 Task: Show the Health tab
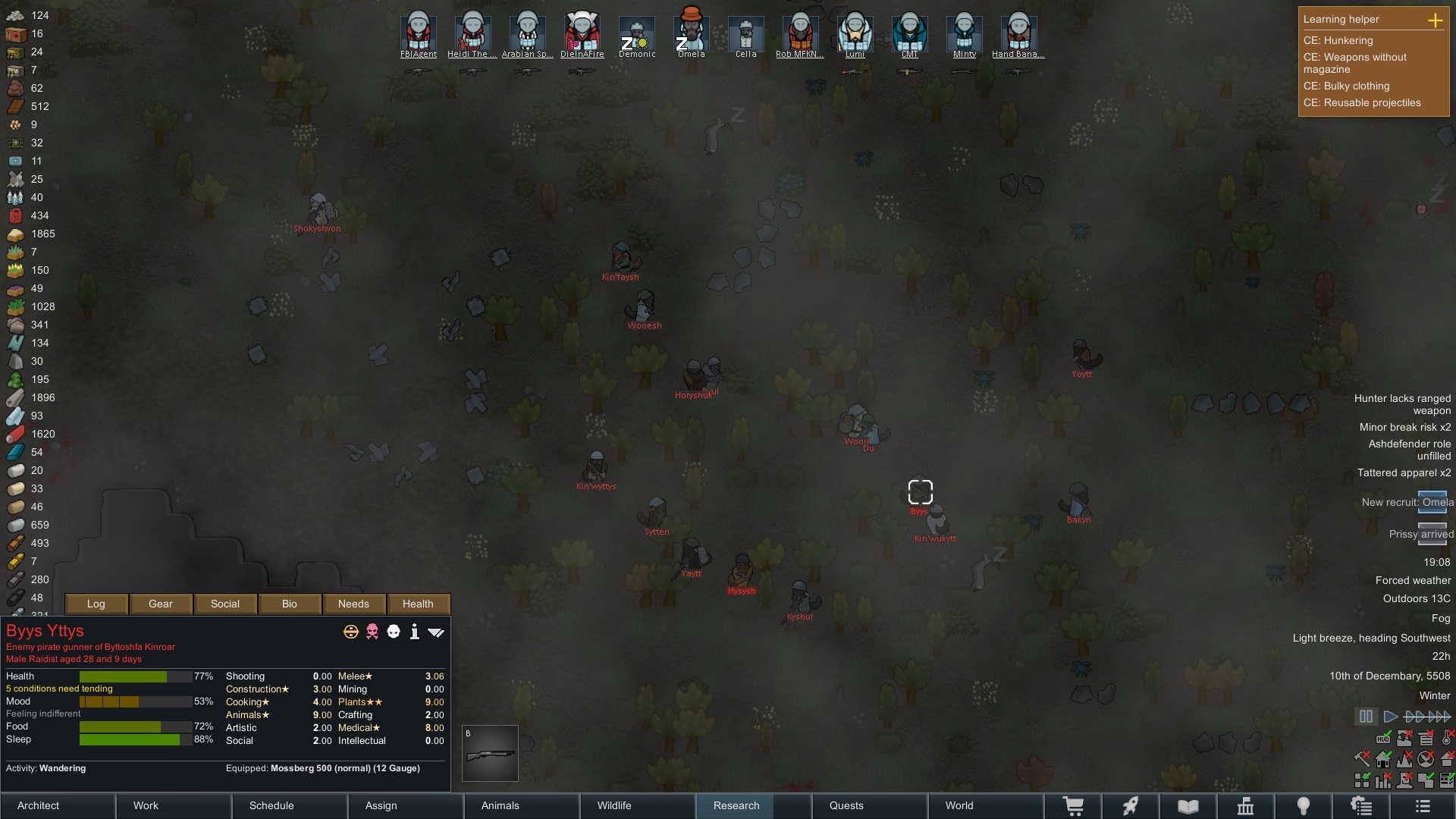[x=418, y=604]
